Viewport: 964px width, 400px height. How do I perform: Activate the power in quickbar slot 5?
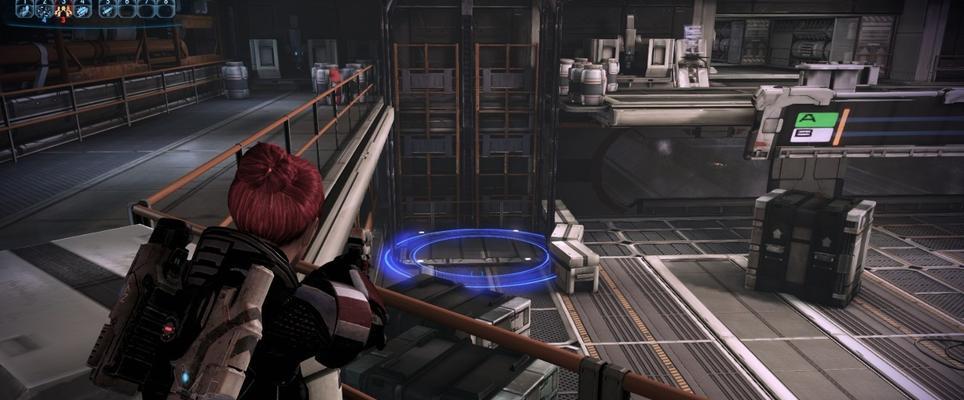pos(107,10)
